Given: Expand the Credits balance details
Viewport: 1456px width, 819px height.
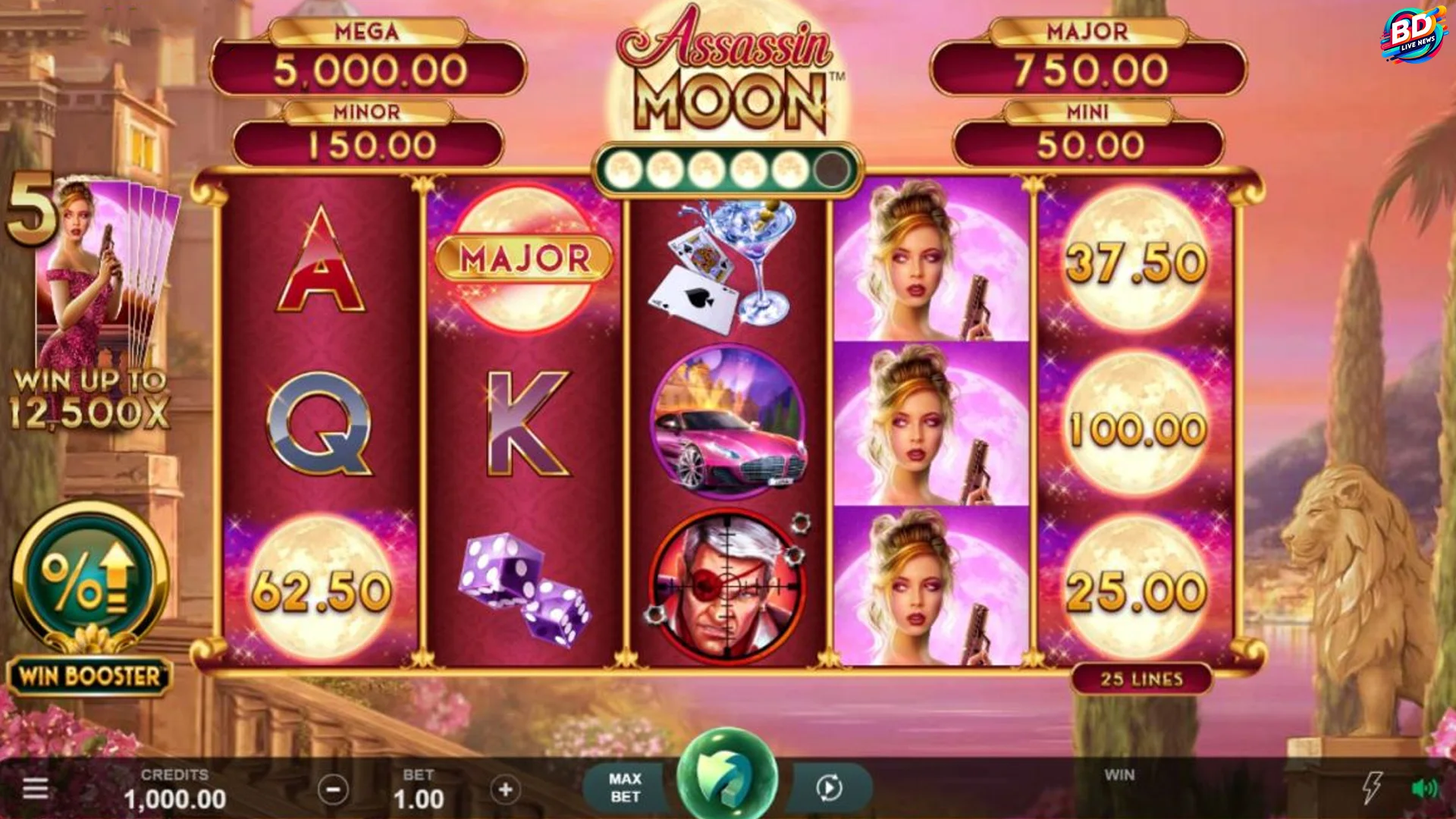Looking at the screenshot, I should click(175, 789).
